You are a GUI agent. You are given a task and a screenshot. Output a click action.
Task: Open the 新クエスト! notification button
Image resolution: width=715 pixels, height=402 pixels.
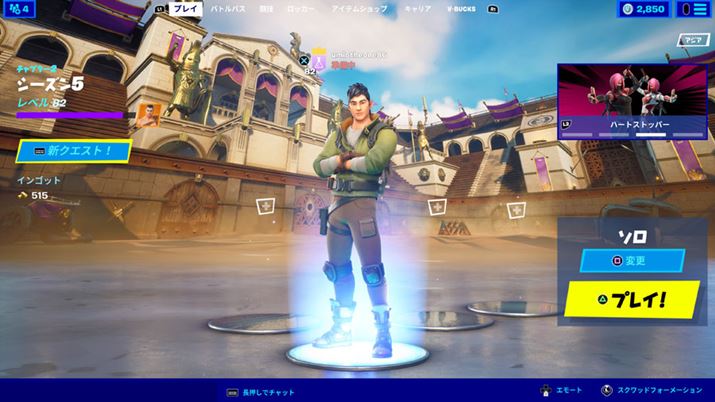click(x=75, y=151)
